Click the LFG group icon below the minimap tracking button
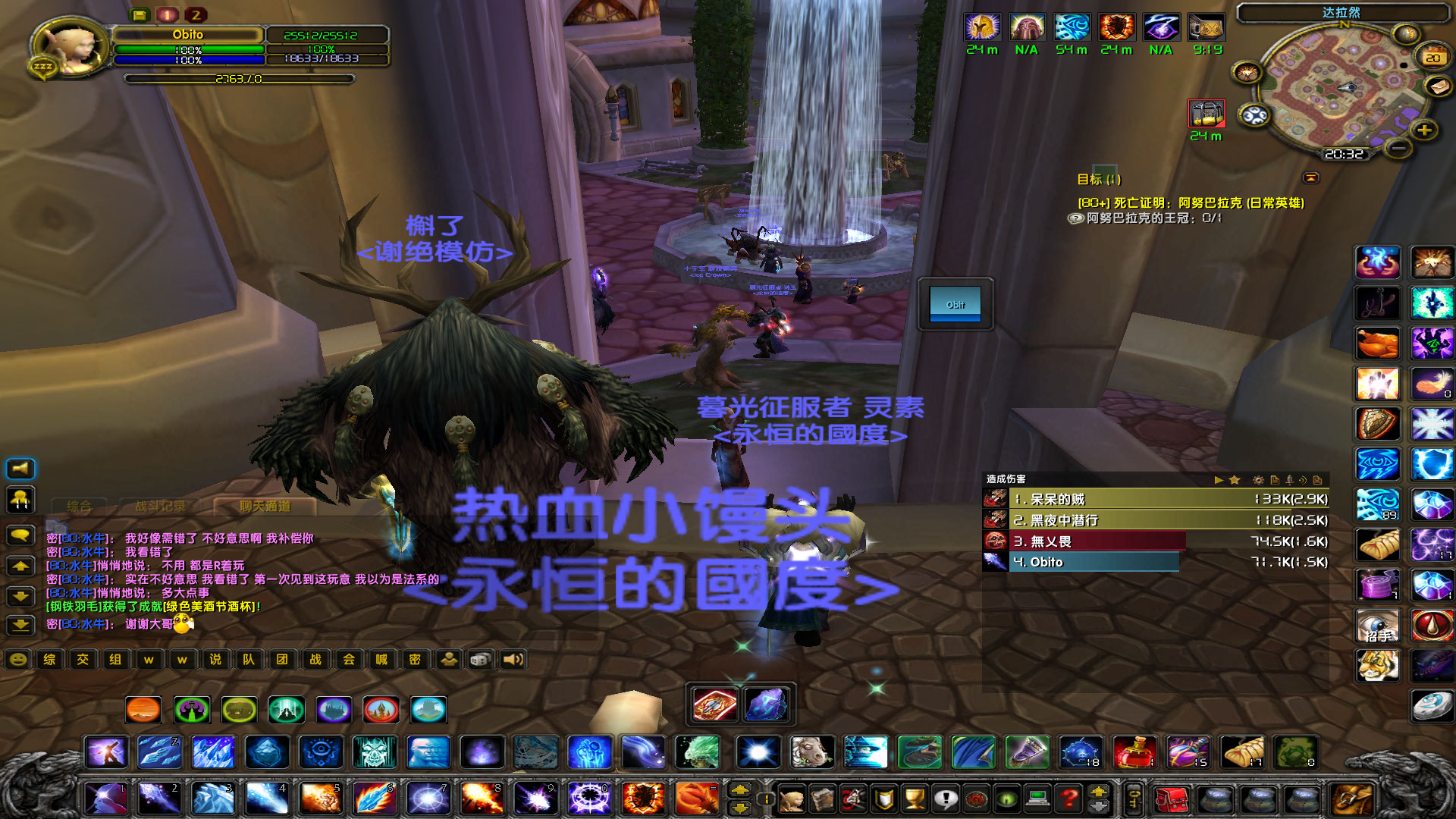The image size is (1456, 819). click(1254, 115)
